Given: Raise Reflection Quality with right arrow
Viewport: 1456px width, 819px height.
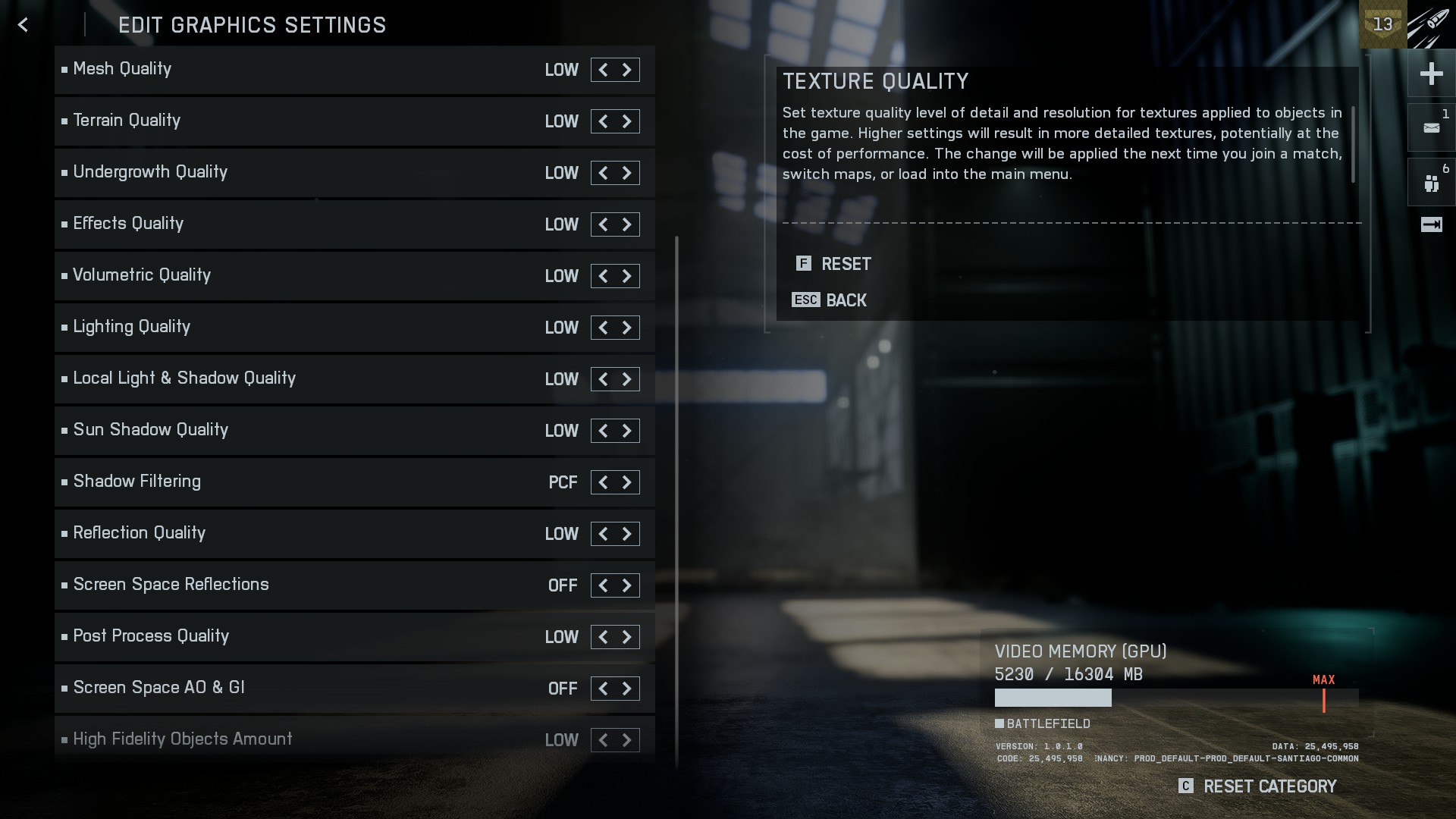Looking at the screenshot, I should 627,534.
